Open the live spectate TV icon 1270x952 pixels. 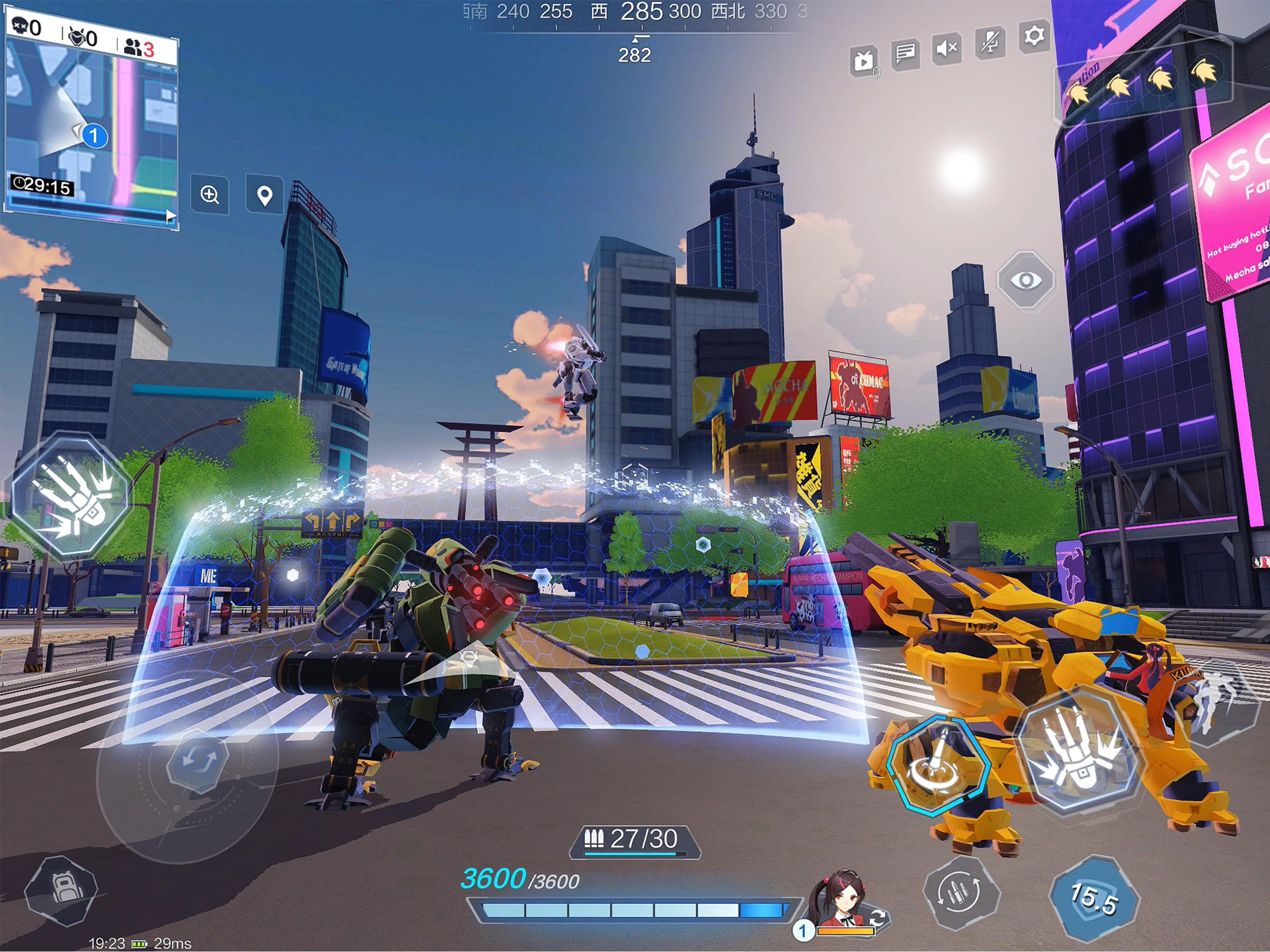click(863, 58)
